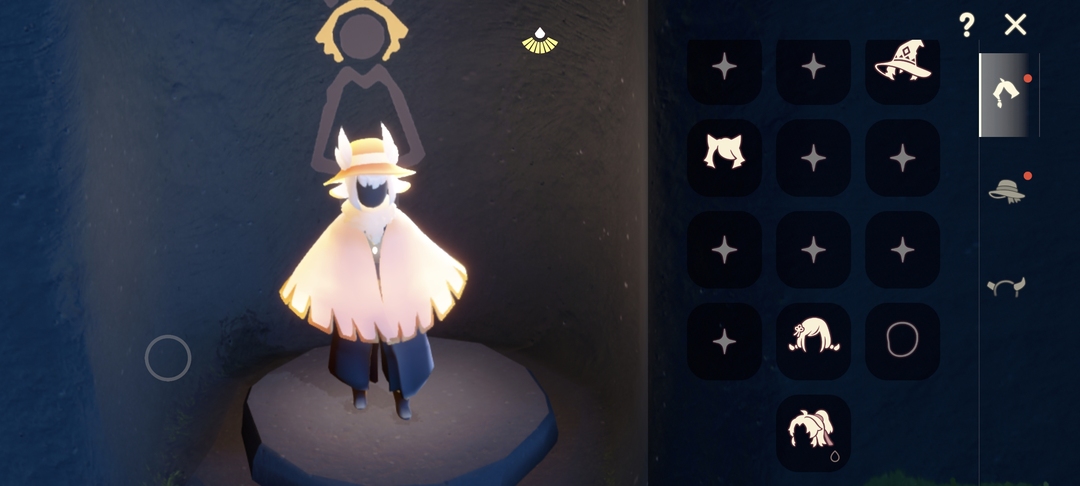1080x486 pixels.
Task: Switch to the hat category tab
Action: coord(1007,190)
